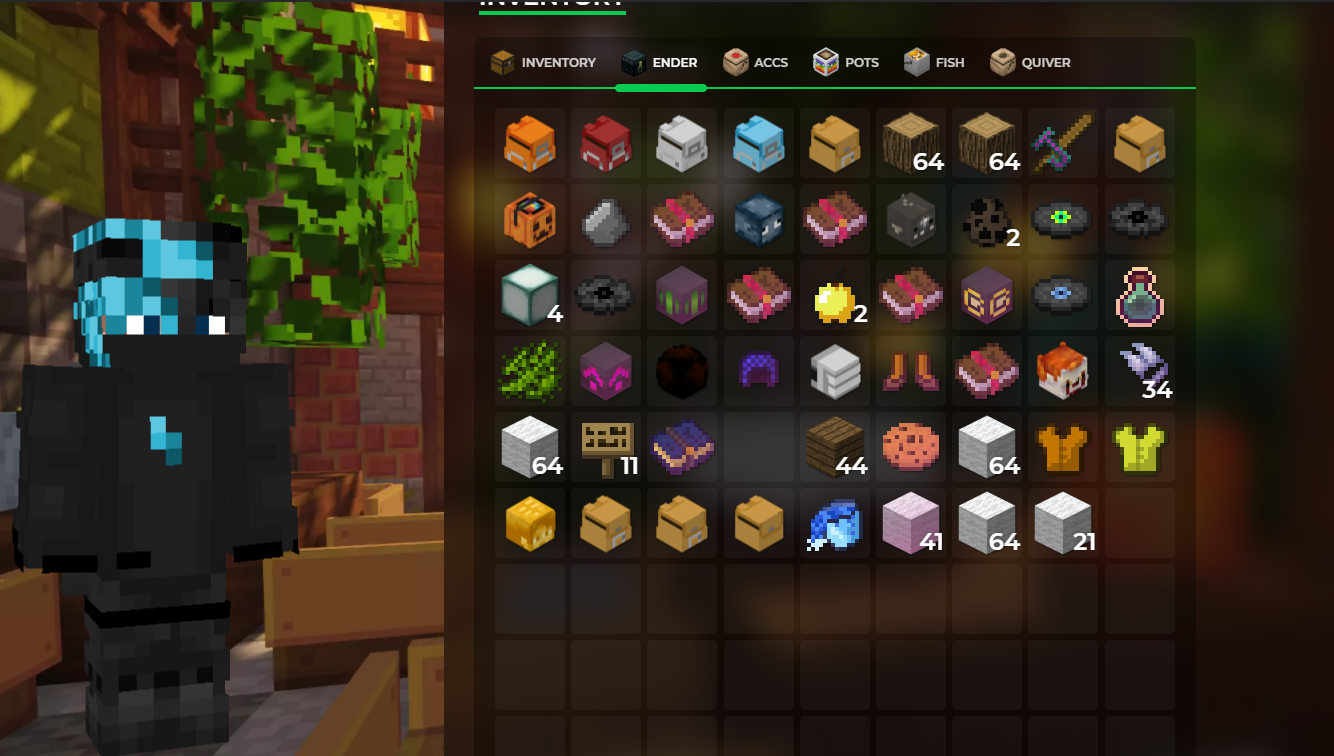
Task: Select the enchanted pickaxe
Action: click(x=1063, y=144)
